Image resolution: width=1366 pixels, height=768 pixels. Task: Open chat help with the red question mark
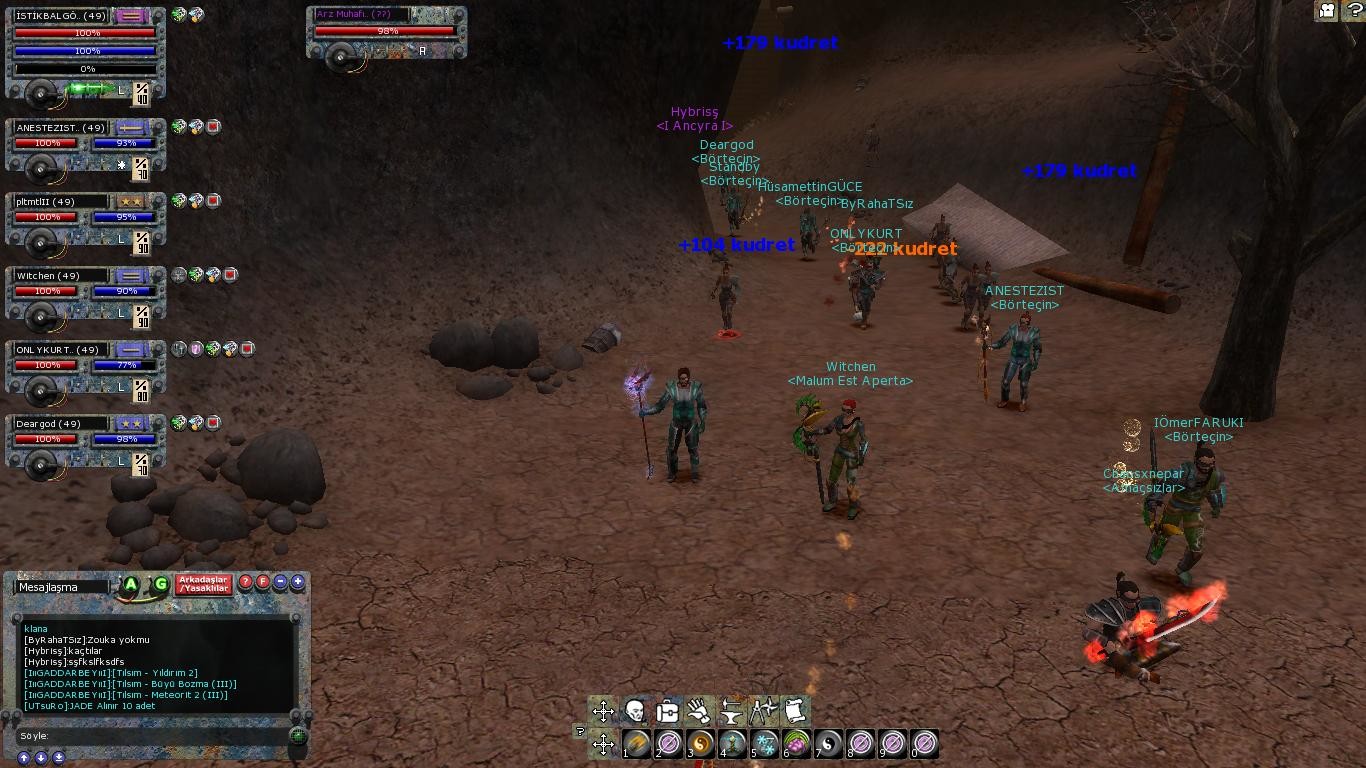[x=246, y=582]
